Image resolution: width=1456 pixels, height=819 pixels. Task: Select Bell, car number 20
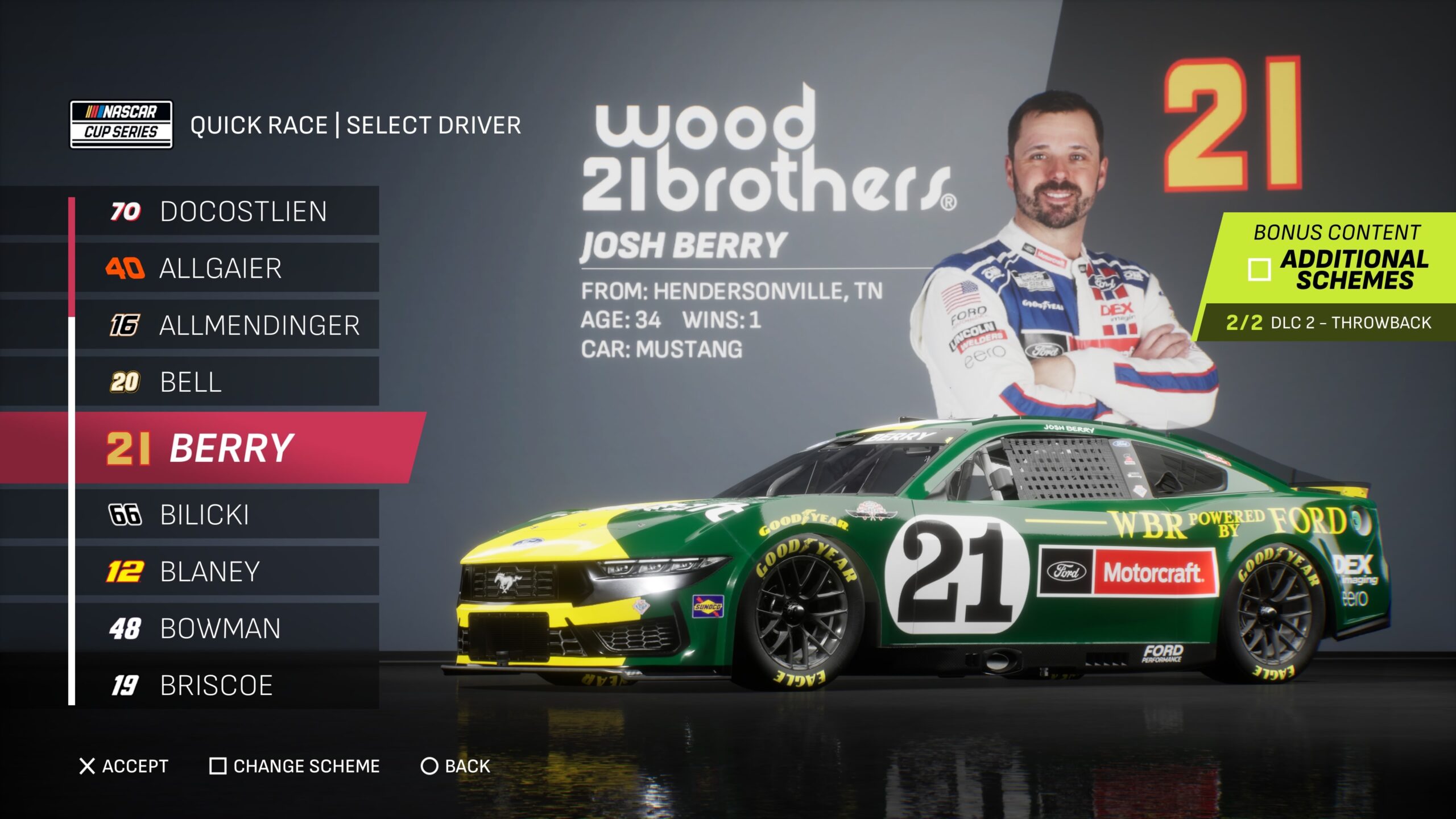[x=227, y=382]
